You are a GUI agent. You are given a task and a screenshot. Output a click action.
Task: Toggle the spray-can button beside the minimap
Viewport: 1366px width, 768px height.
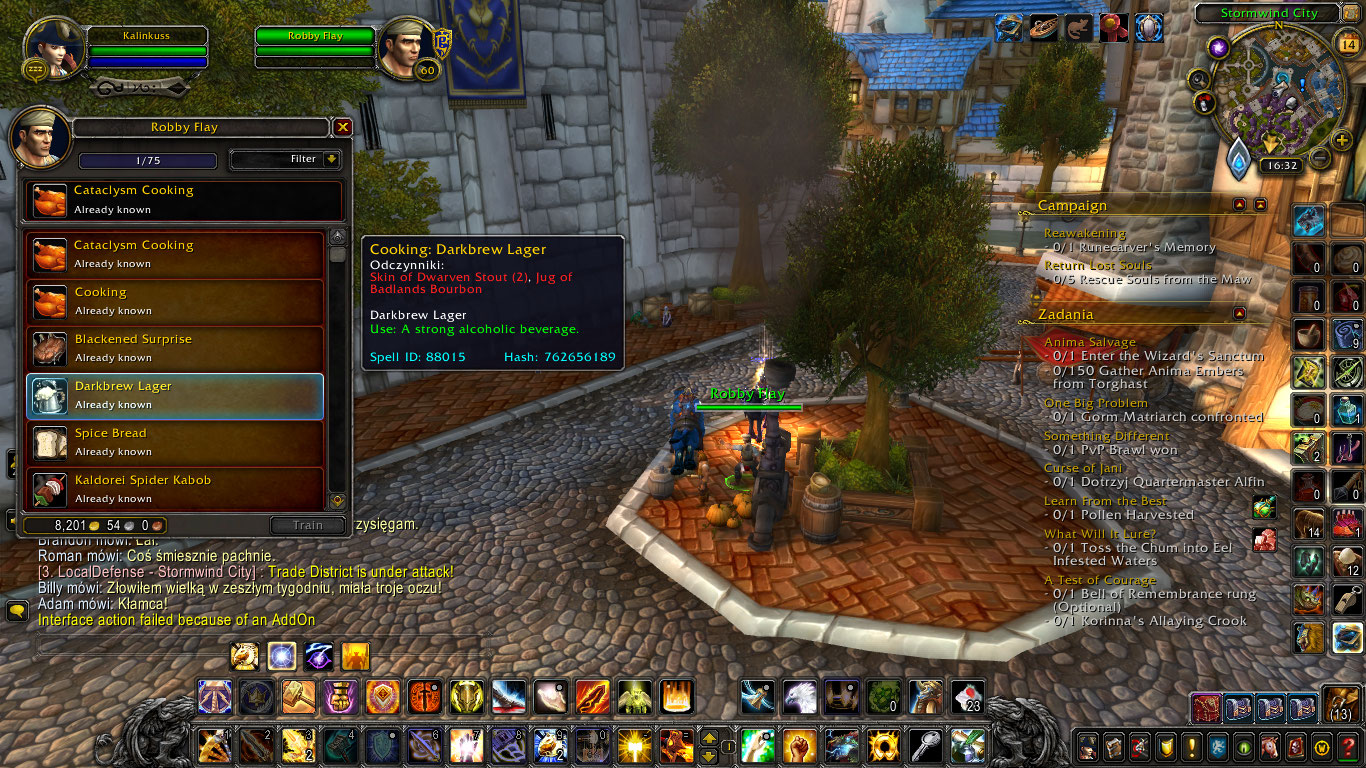point(1203,102)
